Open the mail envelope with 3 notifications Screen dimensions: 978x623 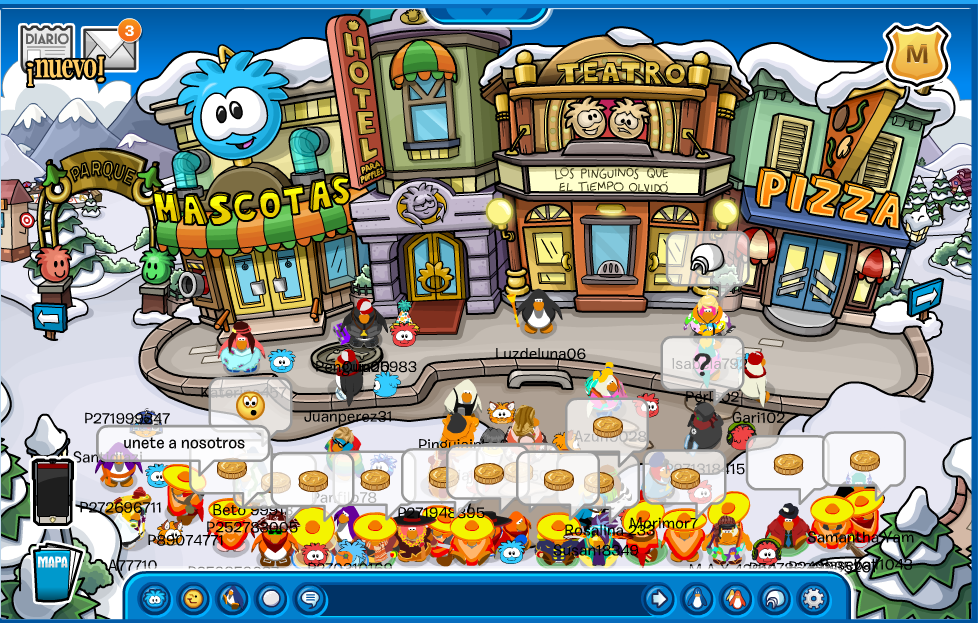coord(108,48)
